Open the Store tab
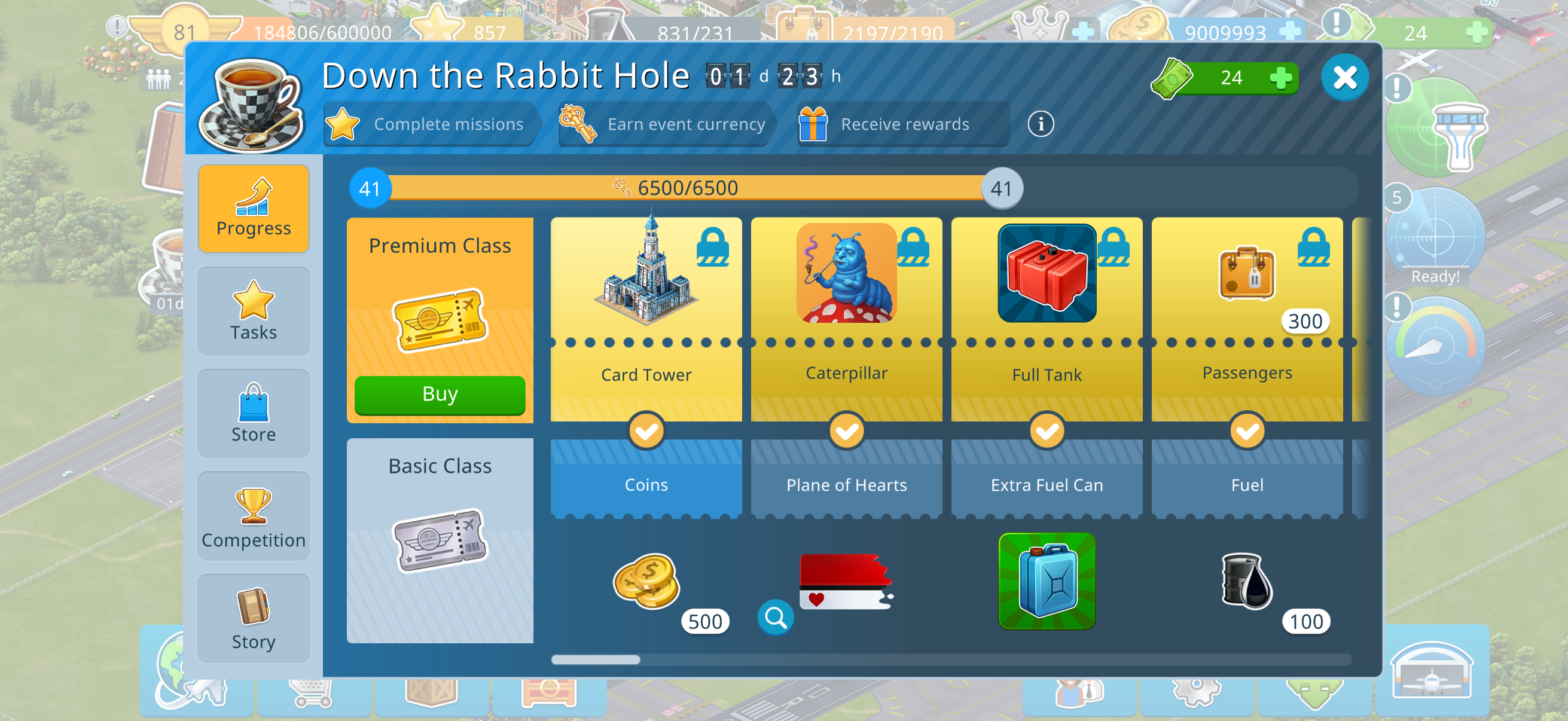Screen dimensions: 1568x721 254,414
